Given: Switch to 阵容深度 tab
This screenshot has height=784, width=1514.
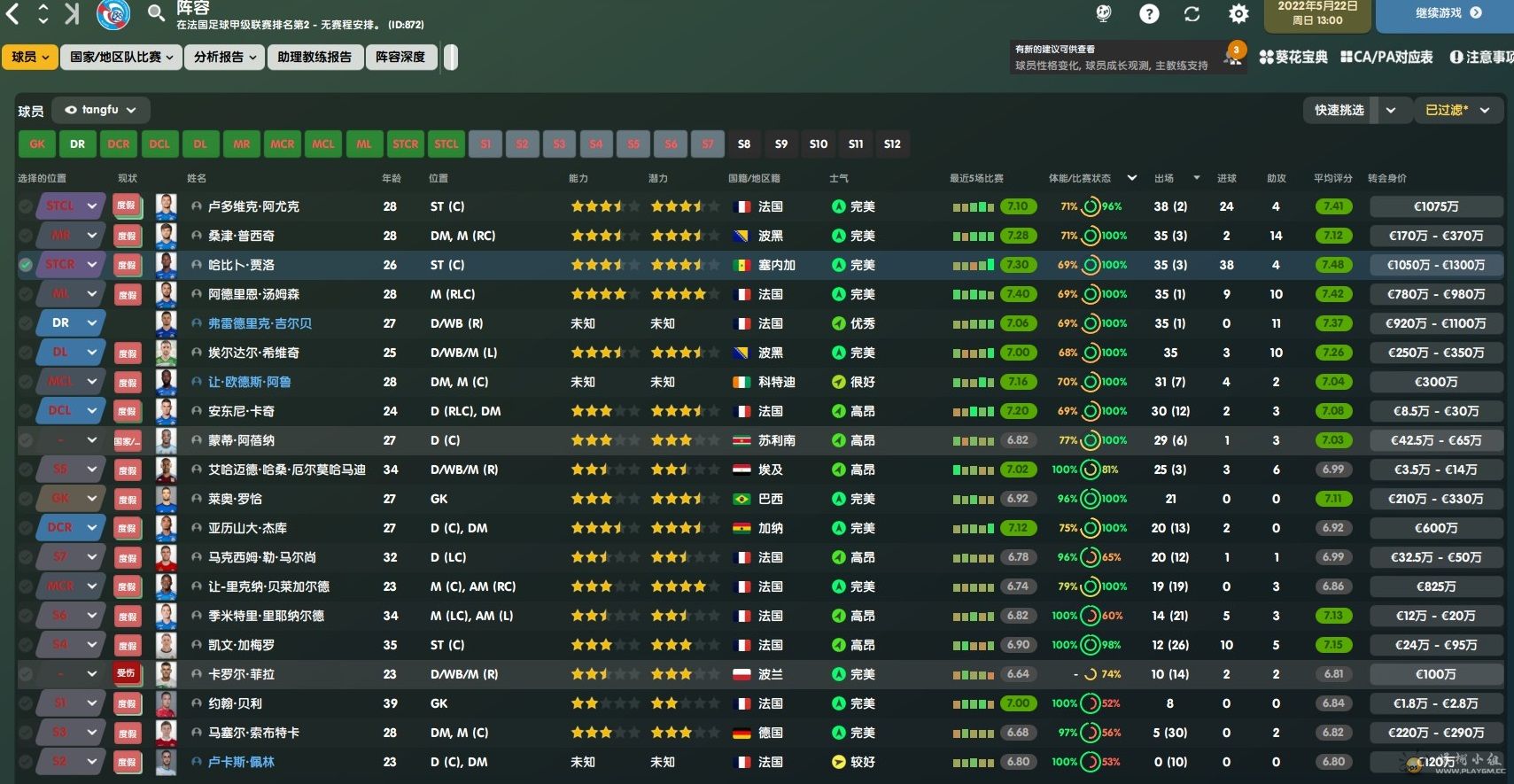Looking at the screenshot, I should 400,57.
